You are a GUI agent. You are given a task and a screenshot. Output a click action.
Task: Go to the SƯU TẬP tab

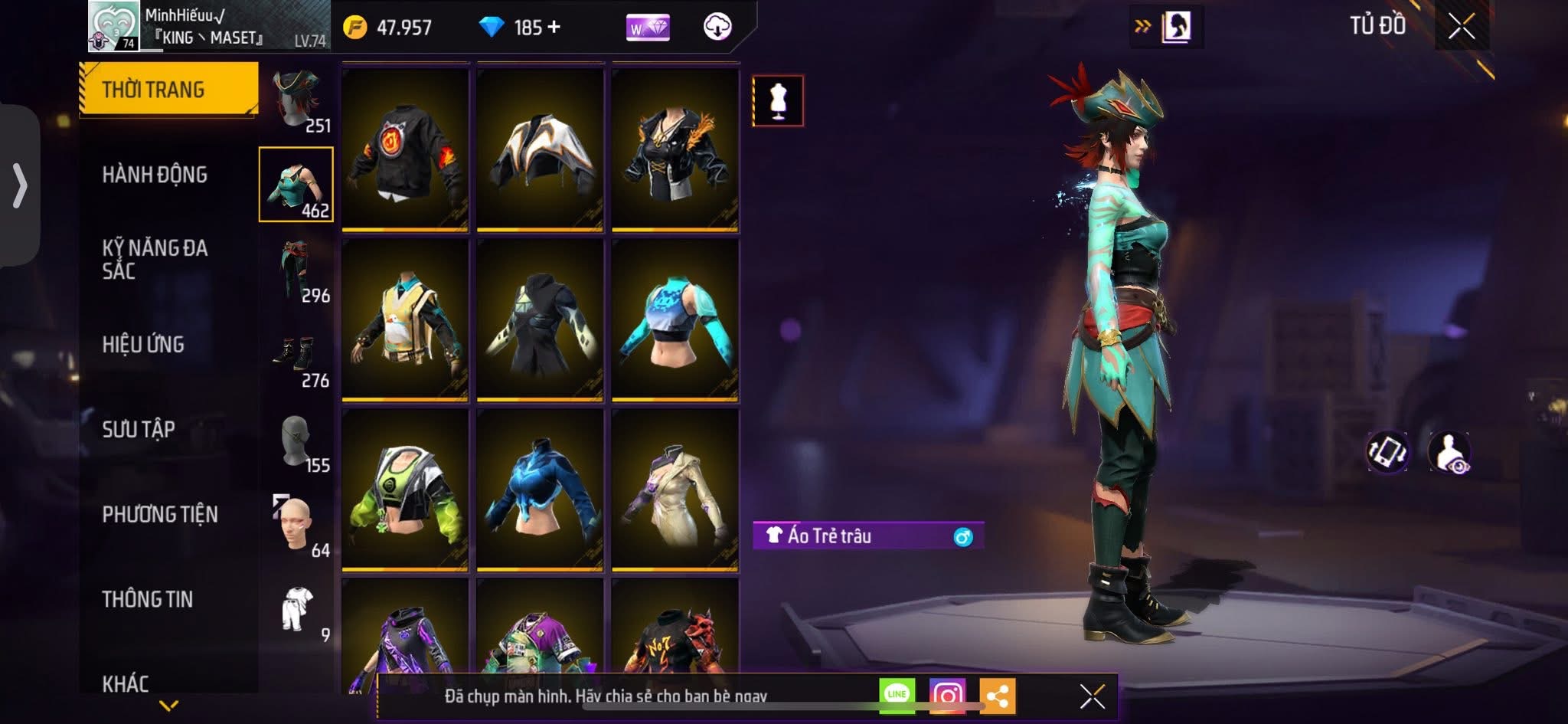139,429
